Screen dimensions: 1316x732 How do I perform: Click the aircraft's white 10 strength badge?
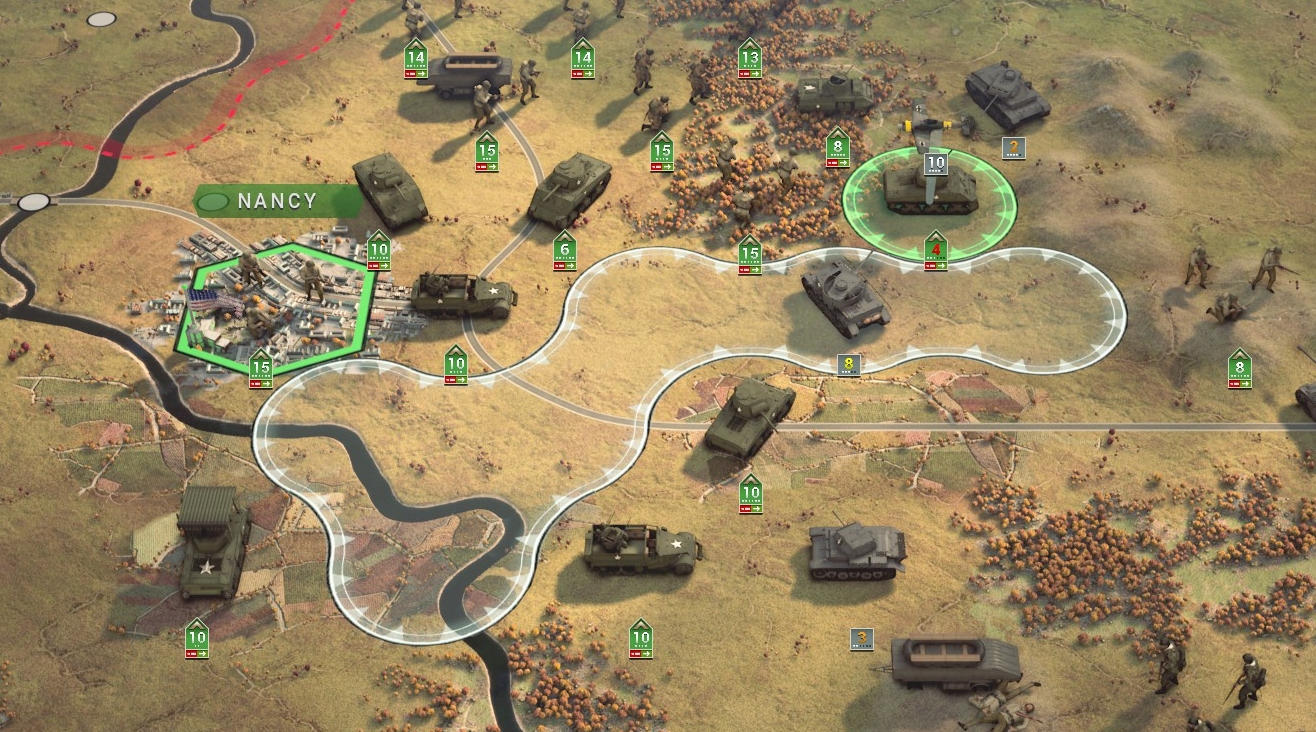pos(935,164)
